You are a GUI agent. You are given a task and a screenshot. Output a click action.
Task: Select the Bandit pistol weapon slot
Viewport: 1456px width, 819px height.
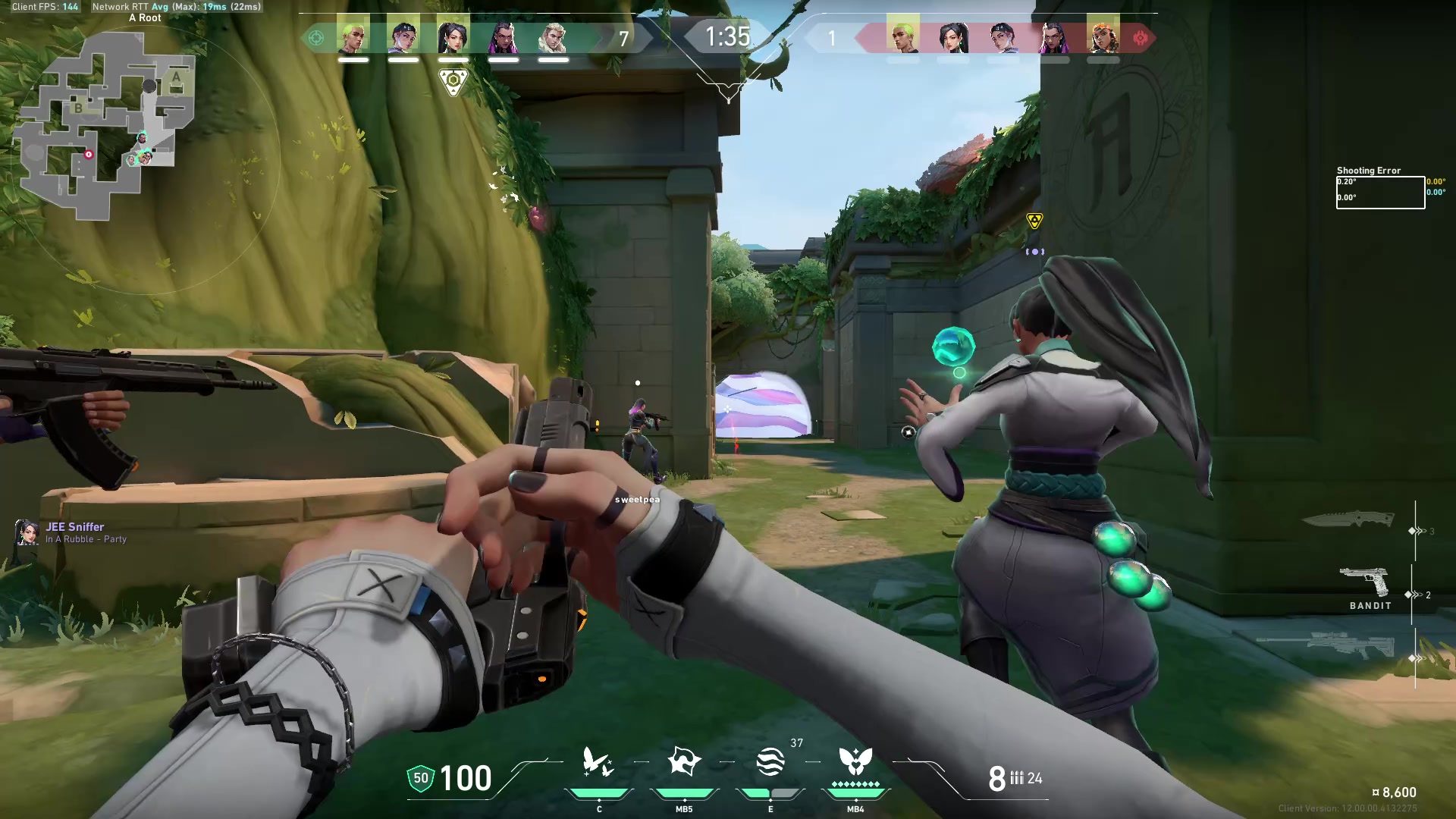pyautogui.click(x=1364, y=584)
